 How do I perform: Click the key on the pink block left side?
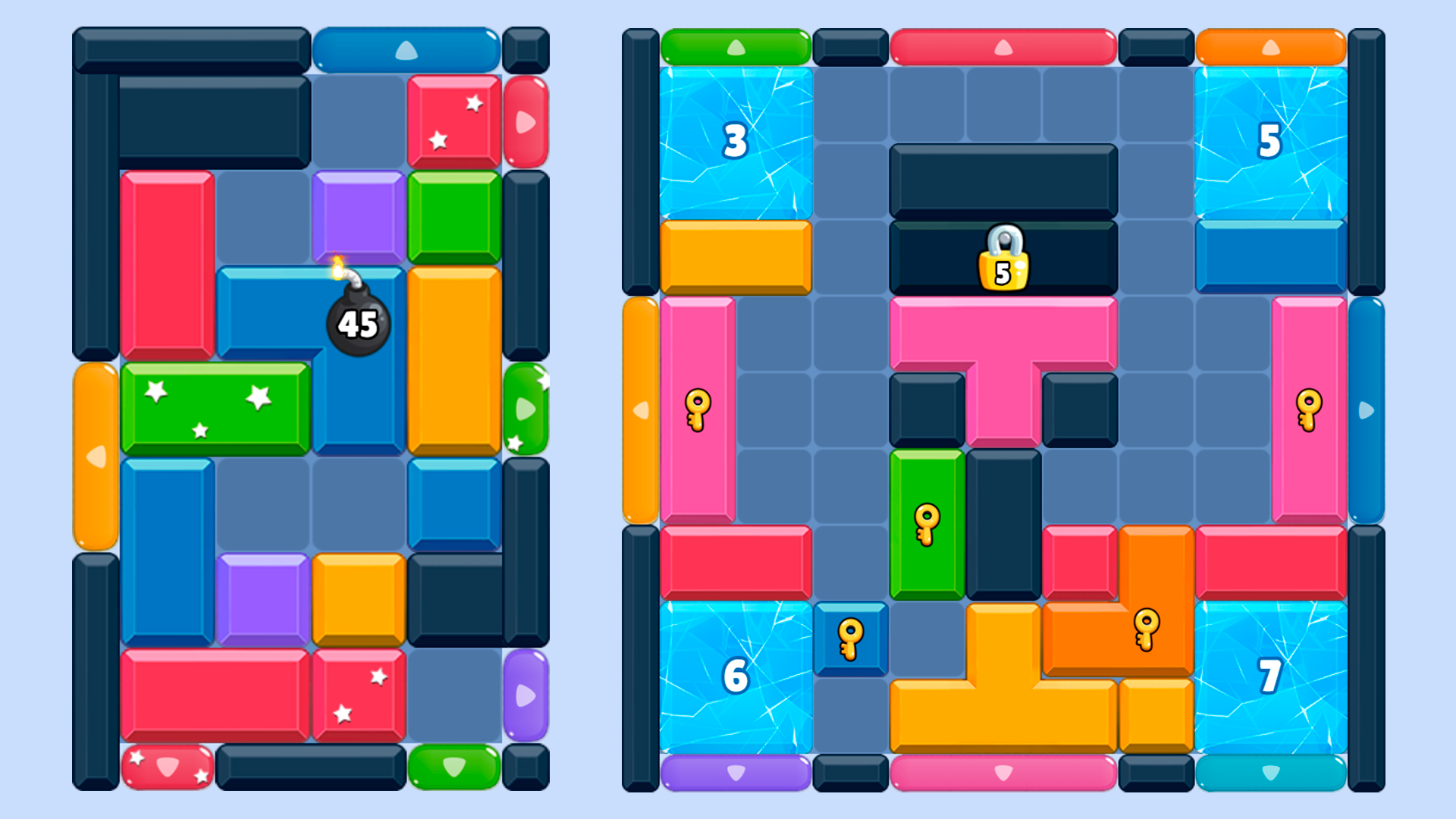point(697,411)
